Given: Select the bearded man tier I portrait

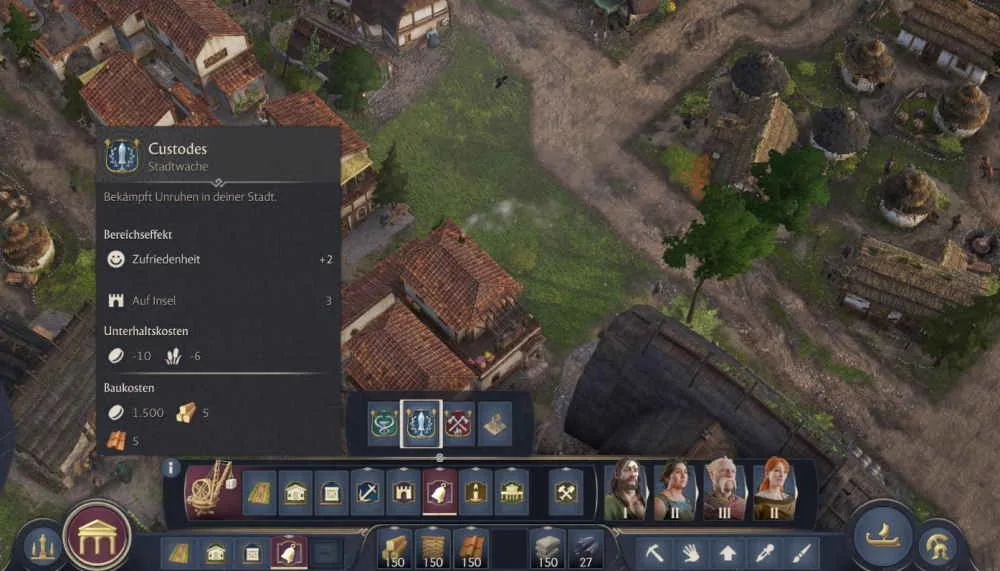Looking at the screenshot, I should (x=625, y=491).
